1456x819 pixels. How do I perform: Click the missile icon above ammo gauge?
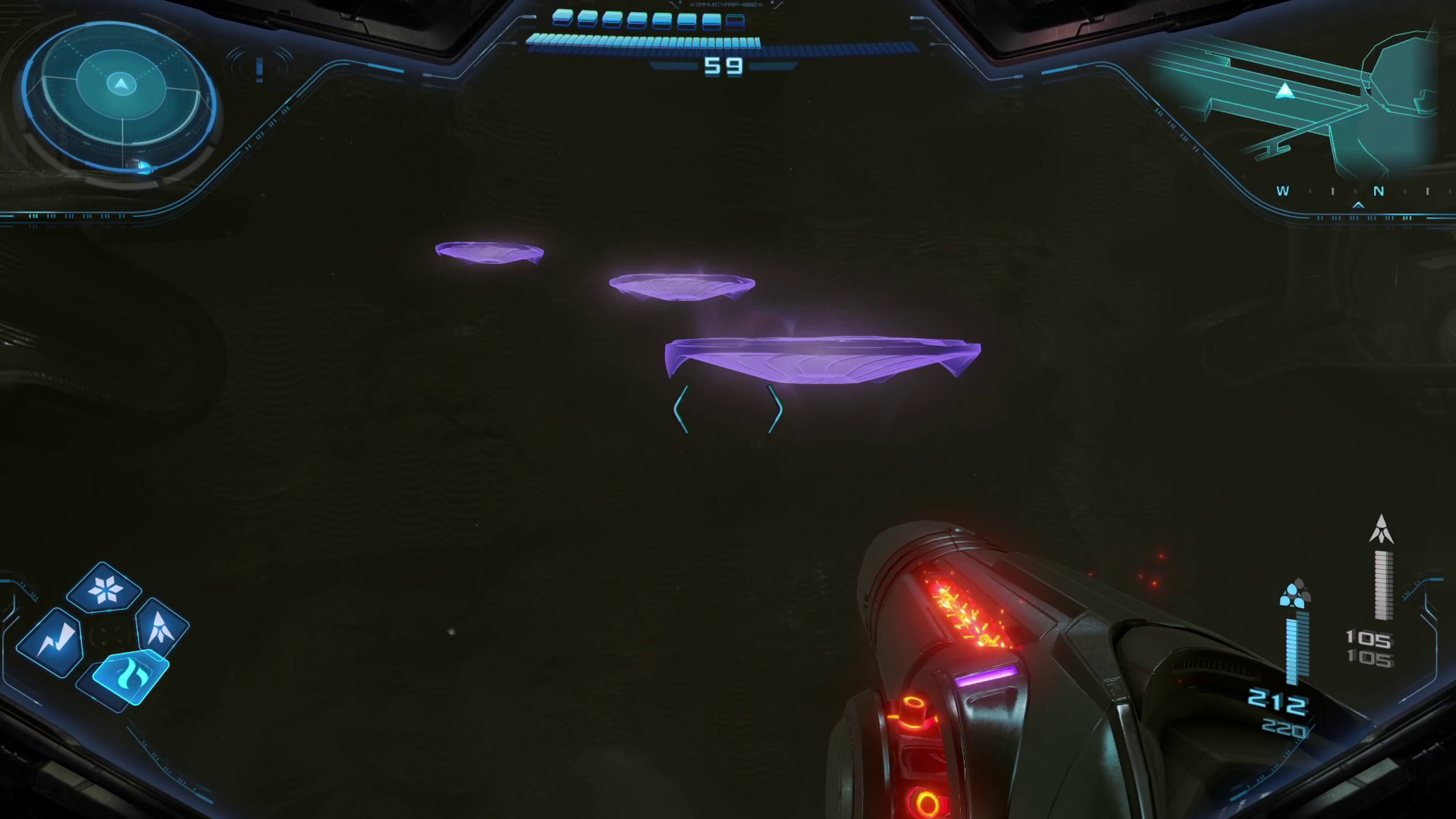pyautogui.click(x=1381, y=529)
